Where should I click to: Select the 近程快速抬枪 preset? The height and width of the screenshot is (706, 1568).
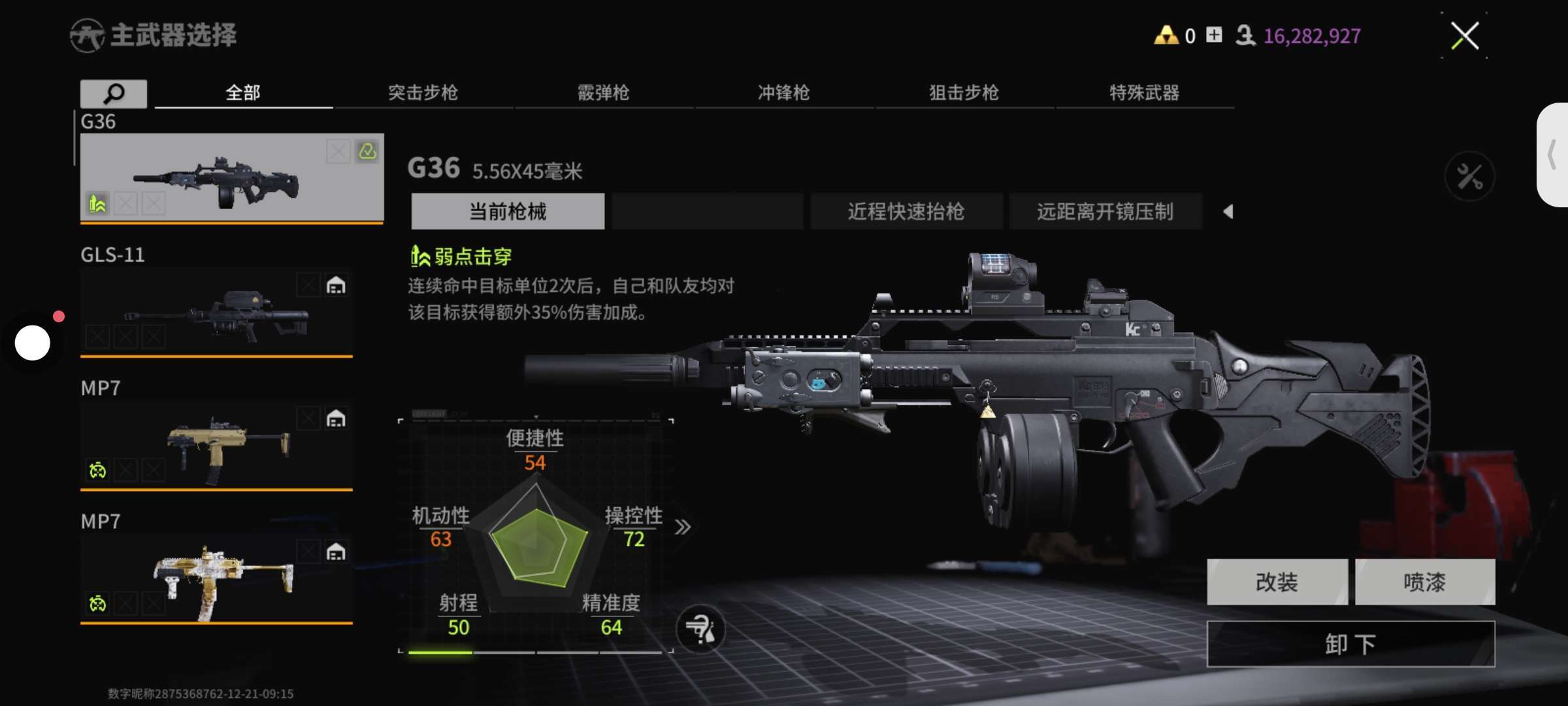pos(906,211)
